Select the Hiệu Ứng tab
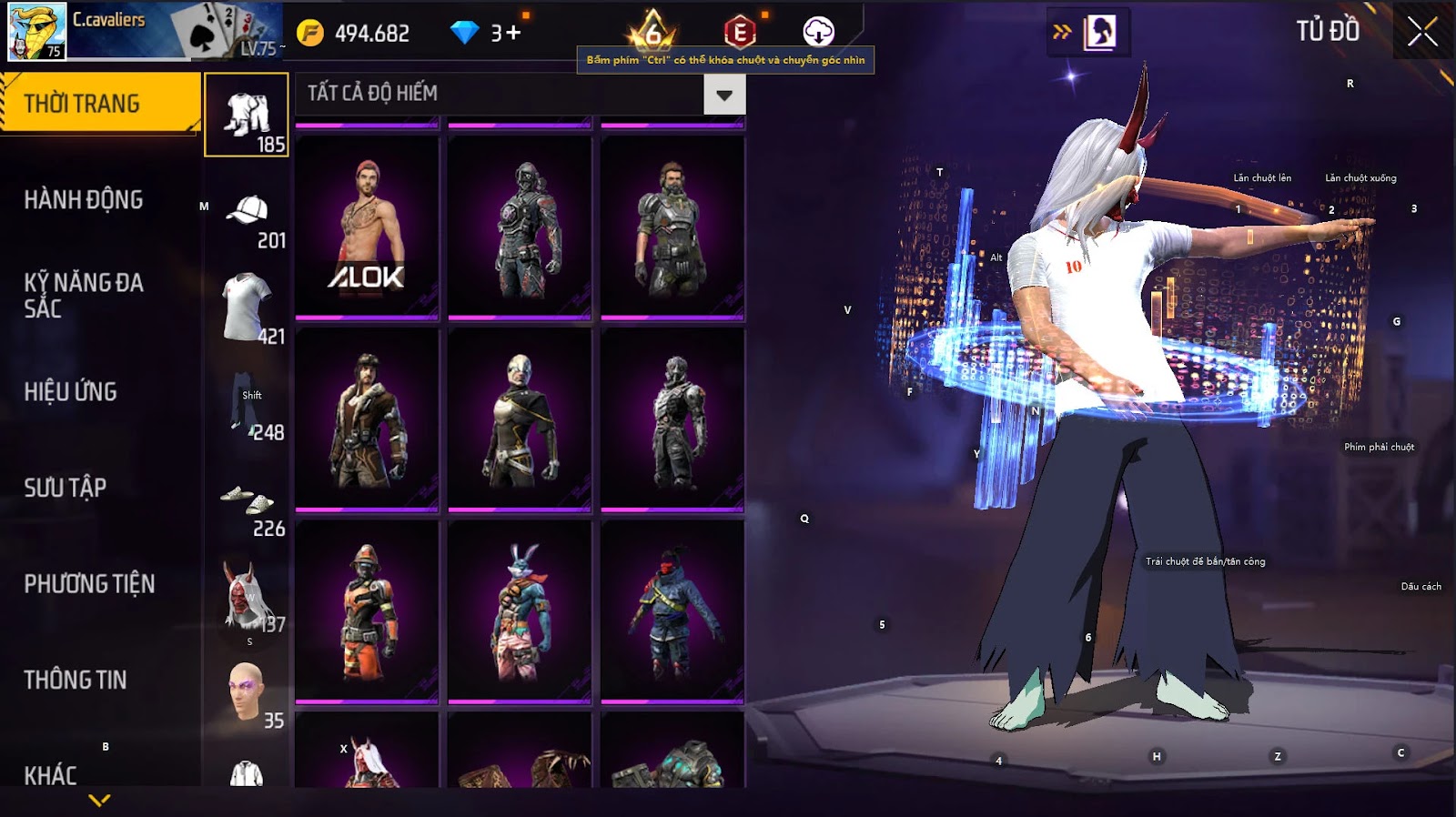 point(71,391)
